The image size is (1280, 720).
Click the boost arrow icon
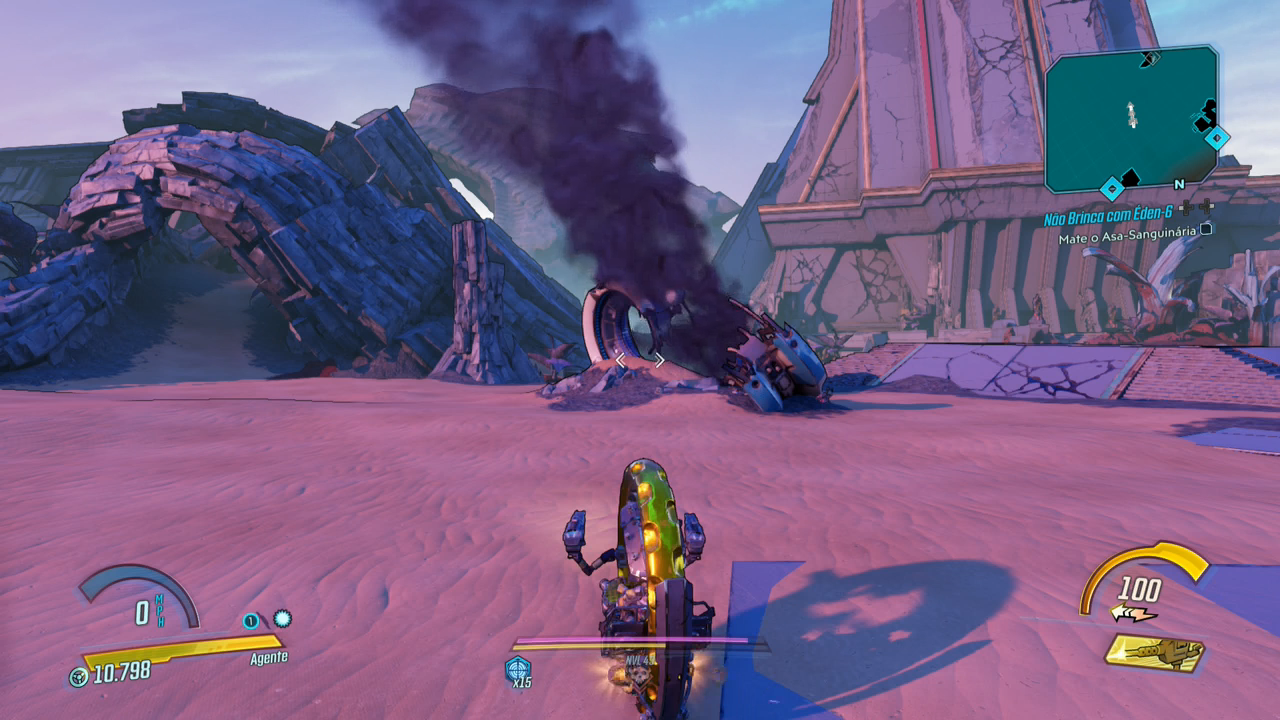[x=1132, y=613]
